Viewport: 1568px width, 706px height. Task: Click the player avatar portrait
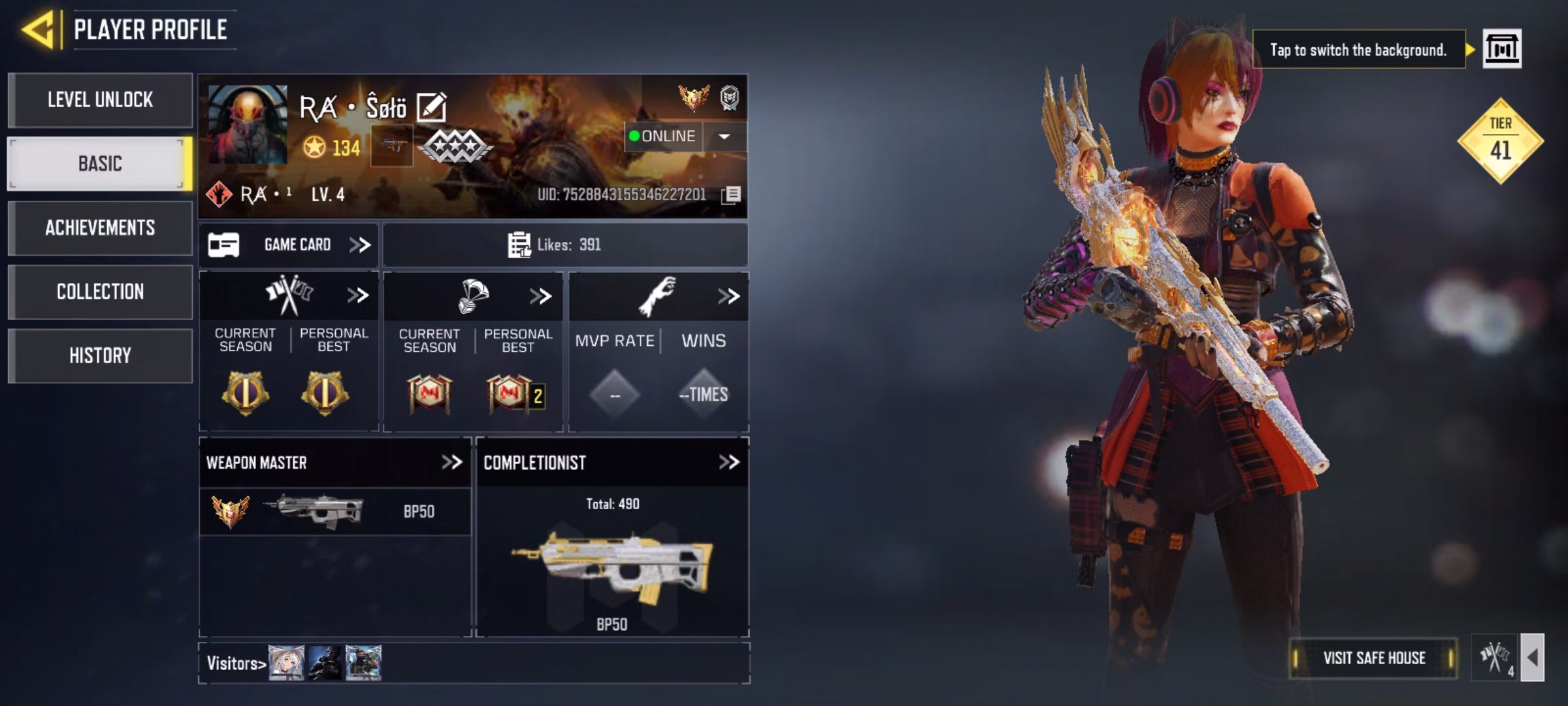248,124
